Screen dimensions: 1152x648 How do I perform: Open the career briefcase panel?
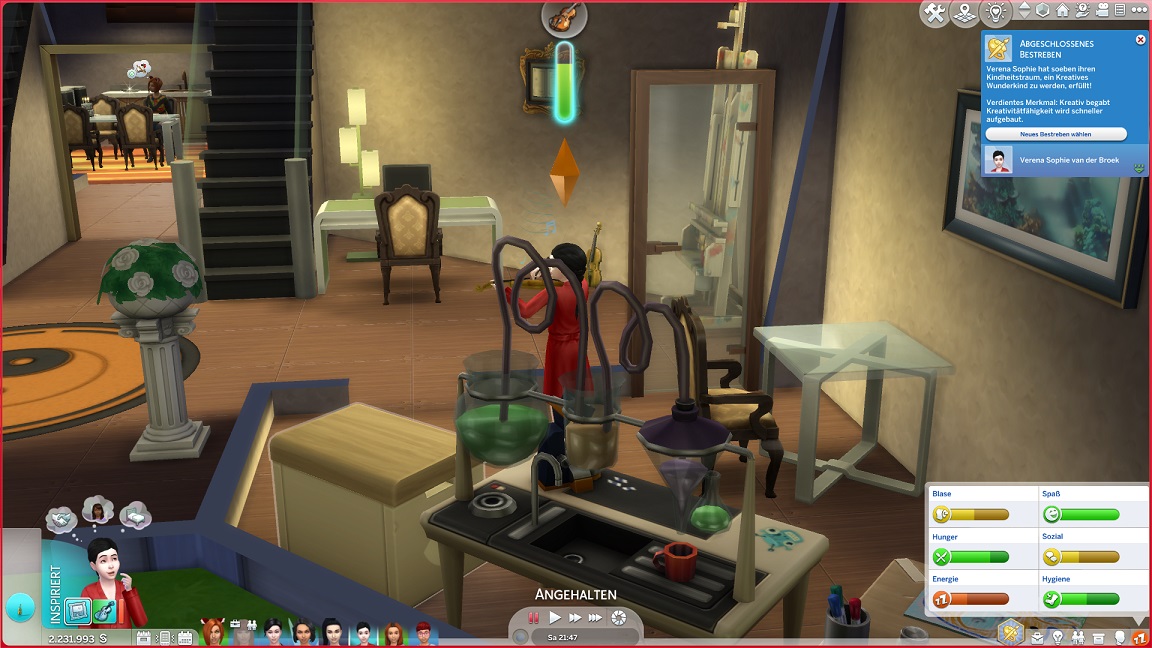click(x=1038, y=637)
